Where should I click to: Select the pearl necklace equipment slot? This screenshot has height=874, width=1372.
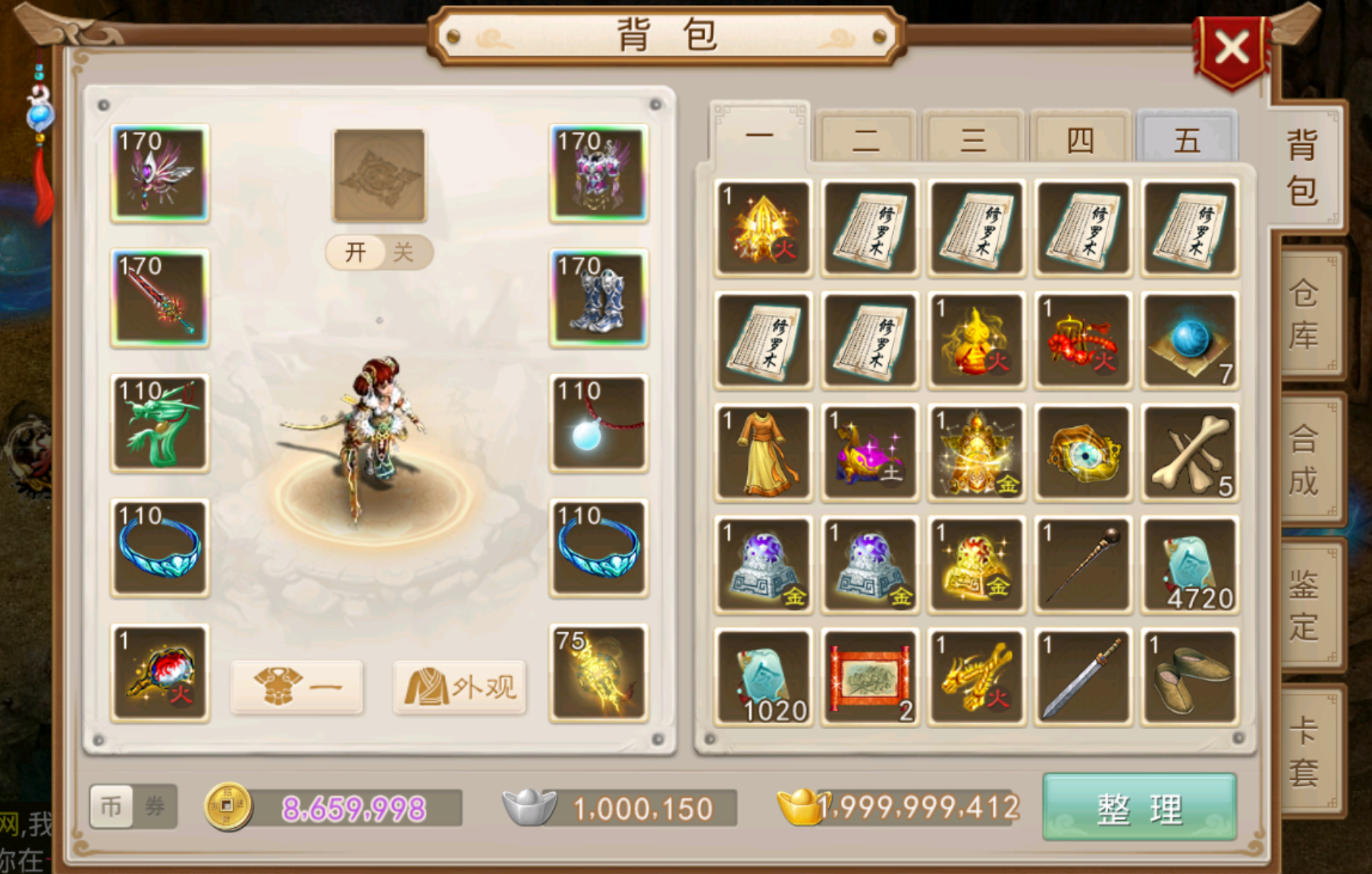pos(598,423)
